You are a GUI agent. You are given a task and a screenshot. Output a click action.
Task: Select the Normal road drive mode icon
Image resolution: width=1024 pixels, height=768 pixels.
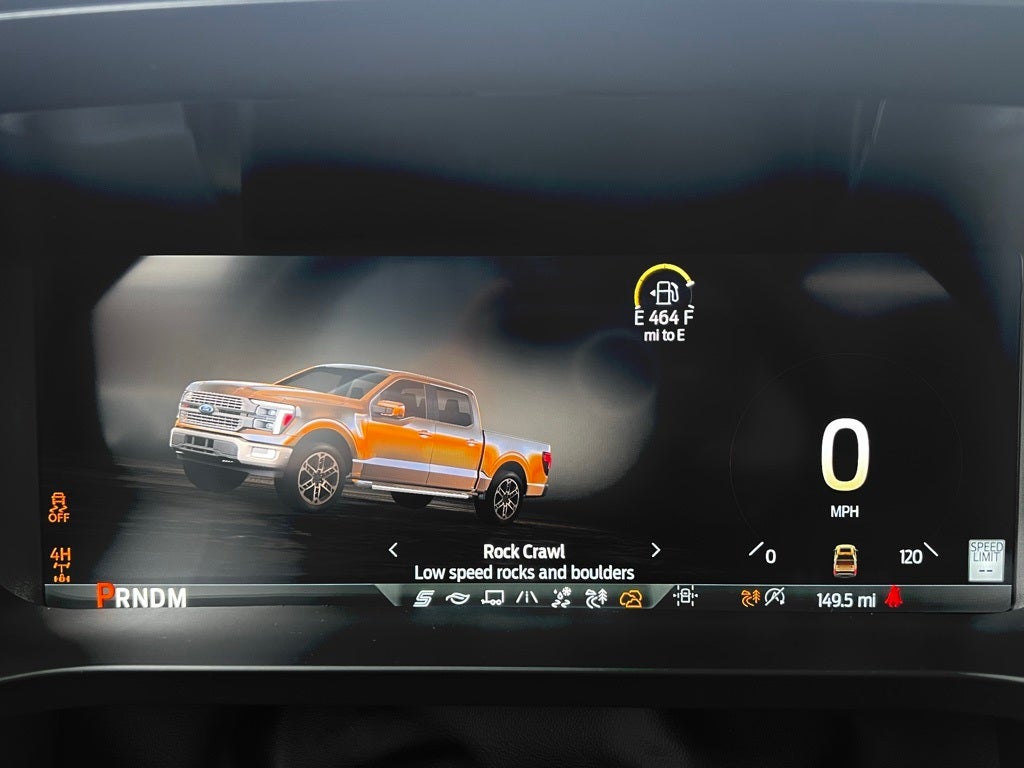tap(526, 598)
